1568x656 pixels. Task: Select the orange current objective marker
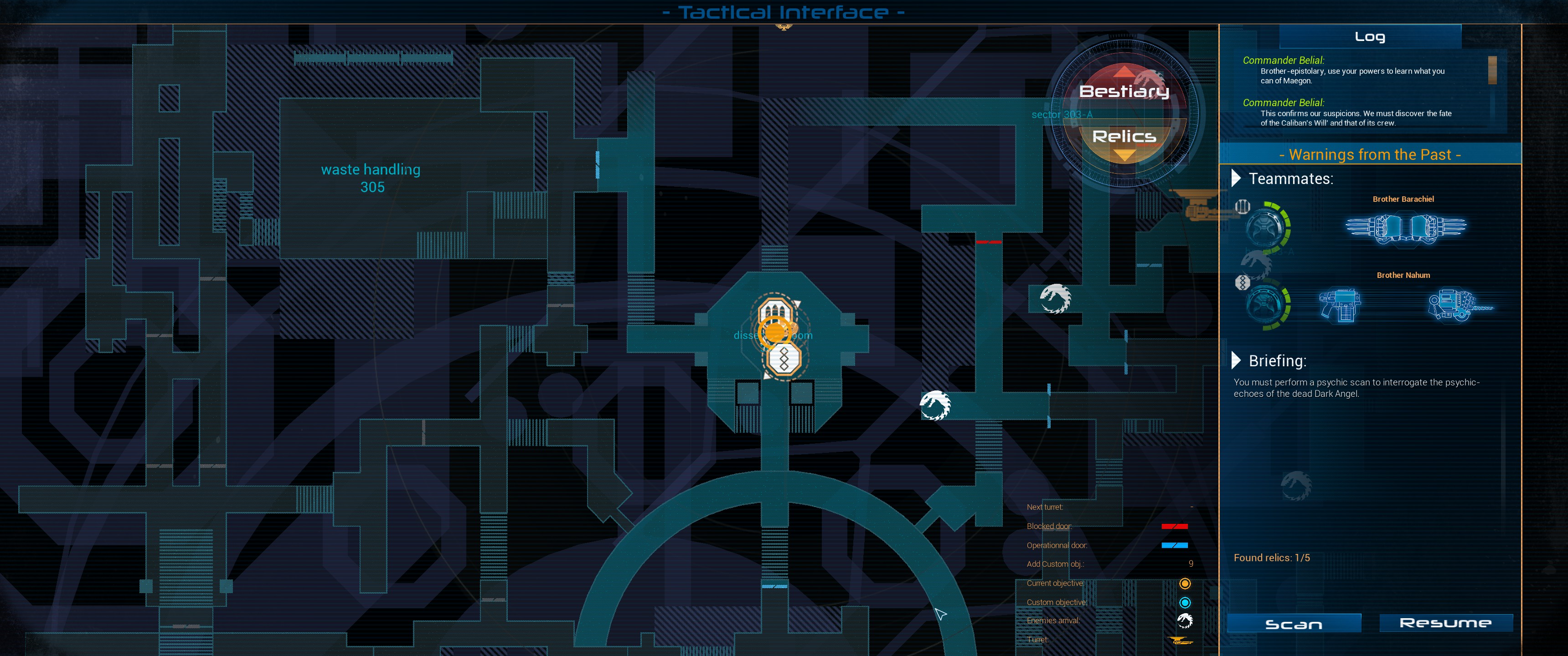[775, 333]
